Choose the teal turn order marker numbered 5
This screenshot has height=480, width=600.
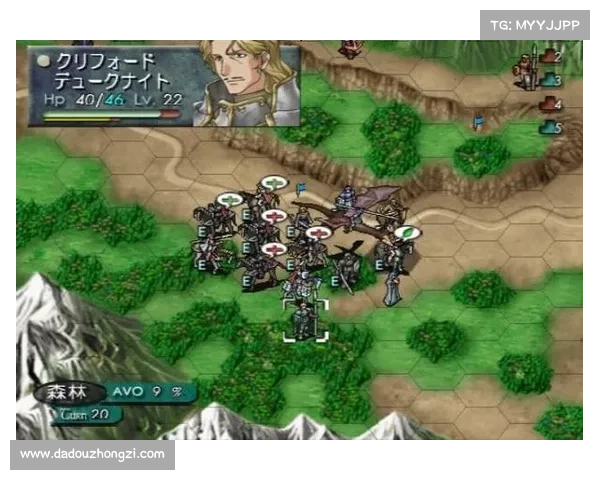click(550, 127)
